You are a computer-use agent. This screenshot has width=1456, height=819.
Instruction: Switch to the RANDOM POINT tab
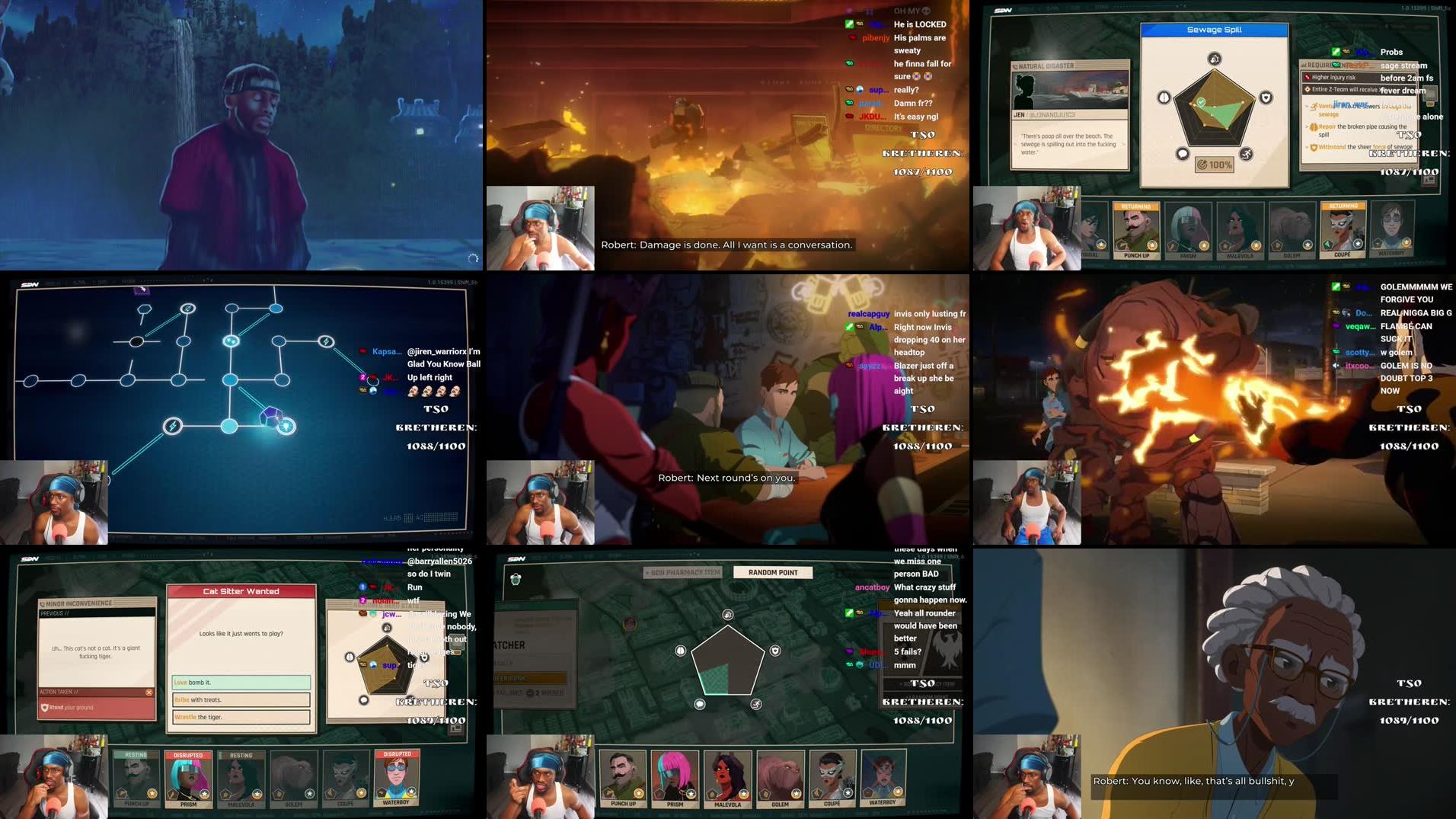tap(774, 572)
